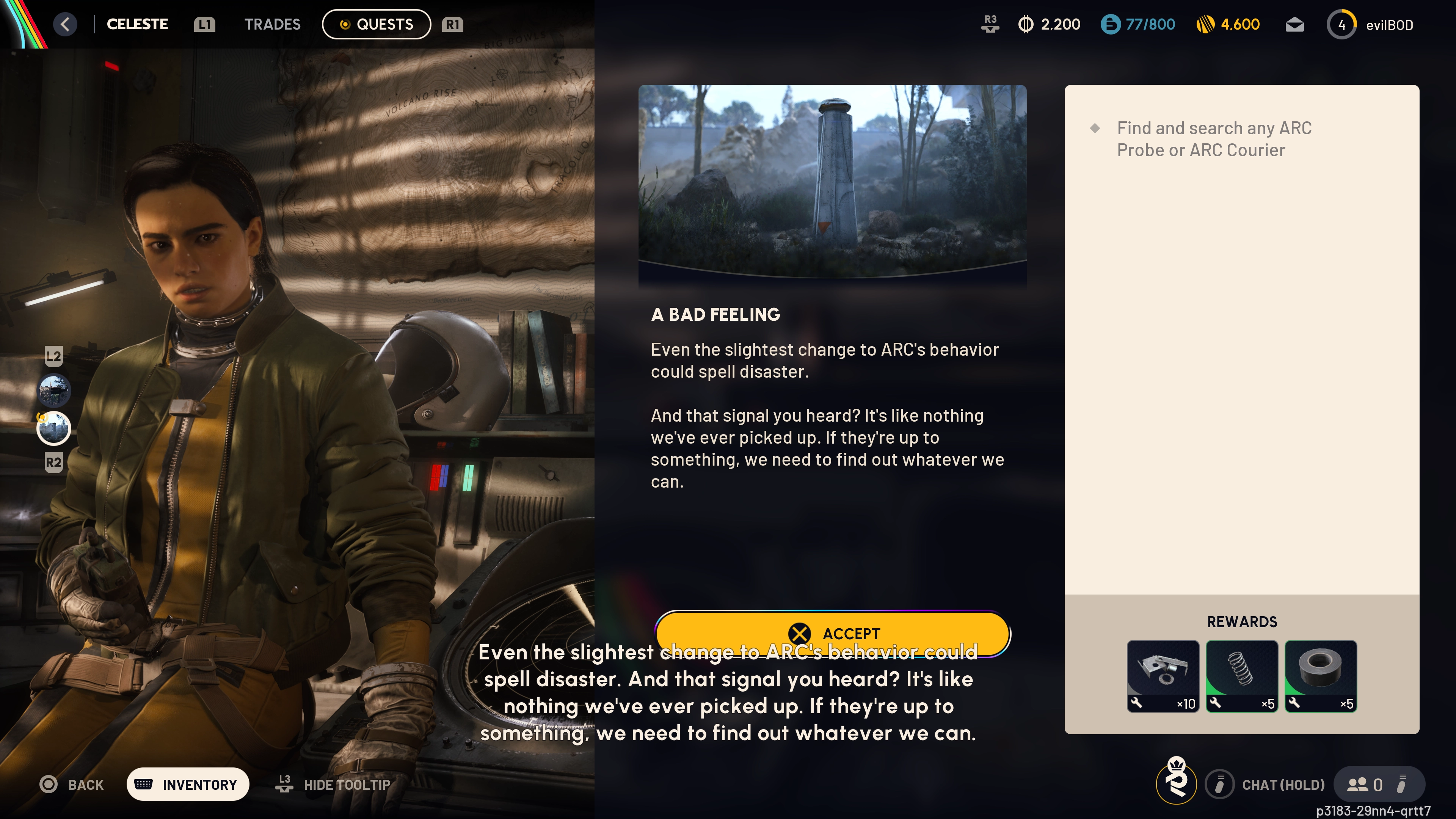The image size is (1456, 819).
Task: Open the mail envelope icon
Action: pyautogui.click(x=1294, y=25)
